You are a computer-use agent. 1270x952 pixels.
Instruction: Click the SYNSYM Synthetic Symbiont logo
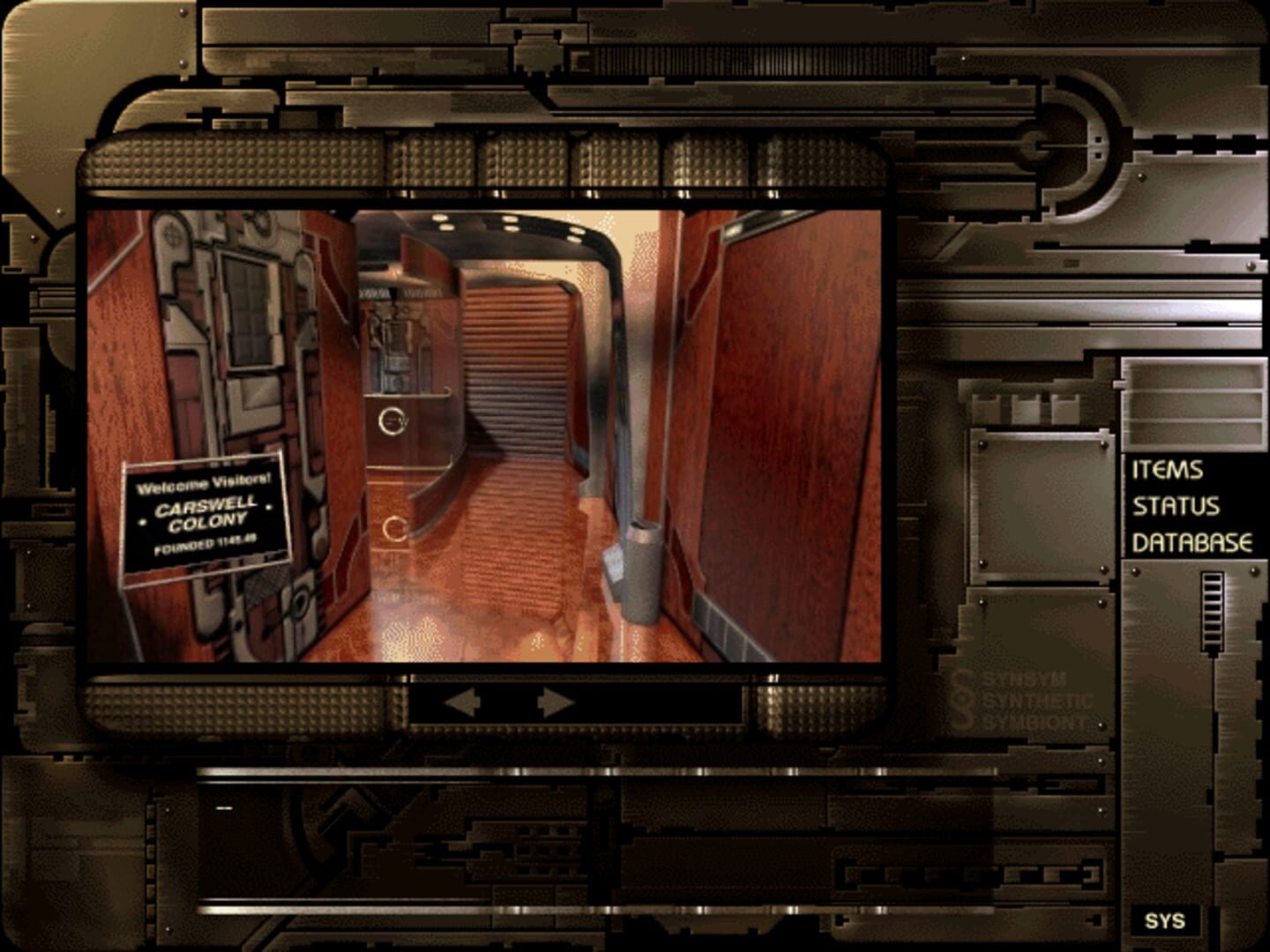click(x=1030, y=703)
